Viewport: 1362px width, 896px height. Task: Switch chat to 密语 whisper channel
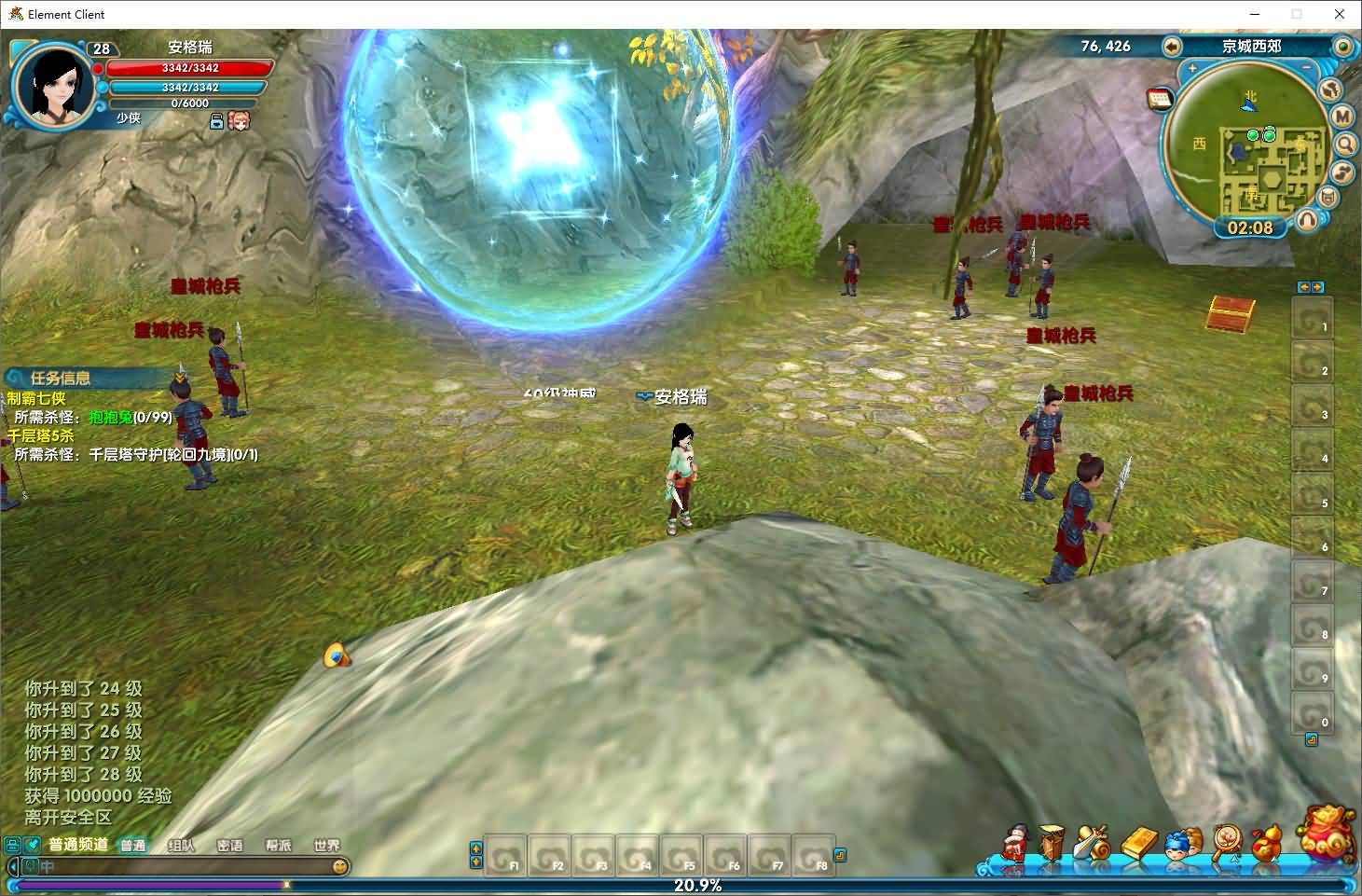point(229,846)
